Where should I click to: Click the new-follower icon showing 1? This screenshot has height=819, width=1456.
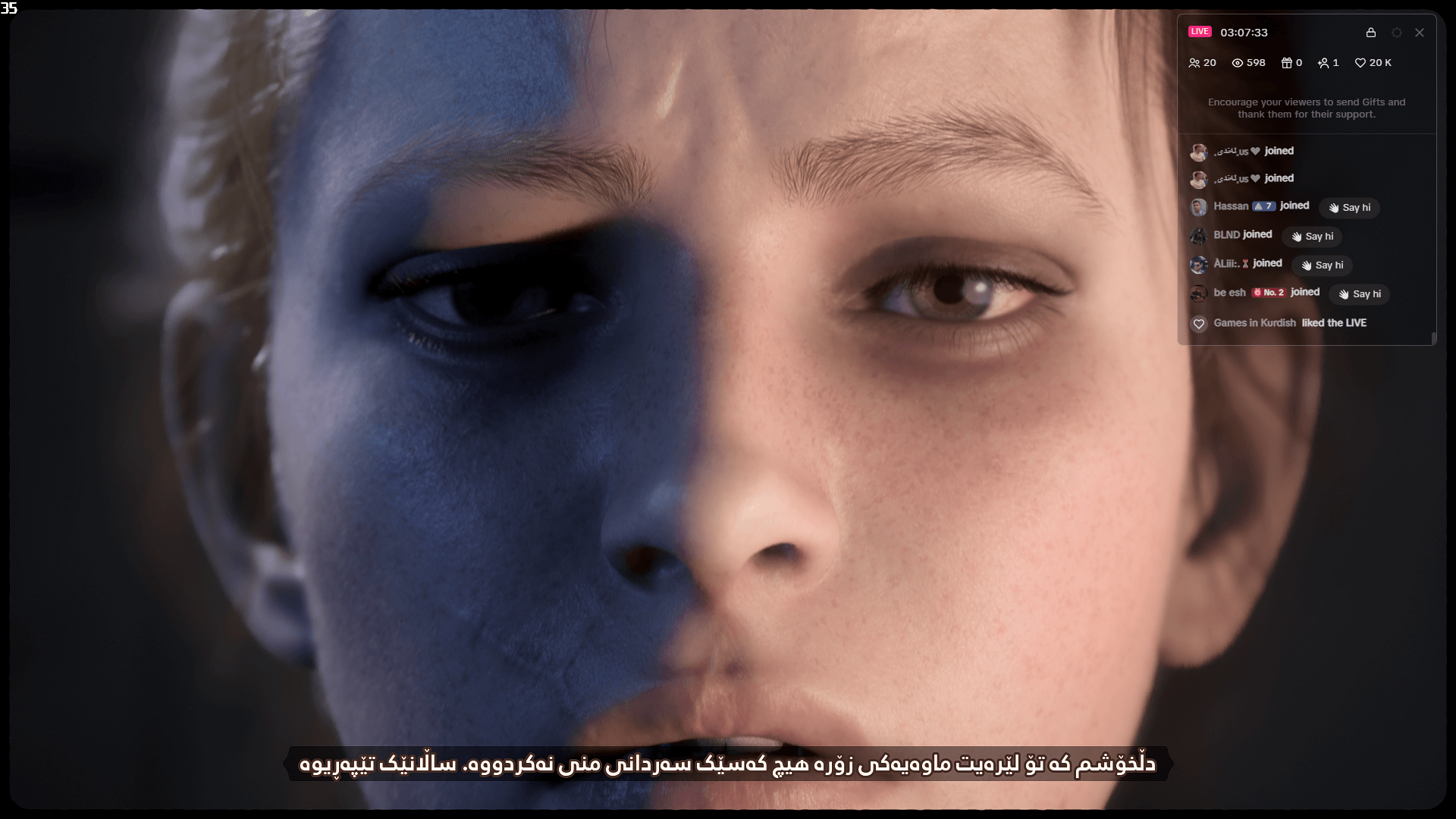click(1323, 63)
